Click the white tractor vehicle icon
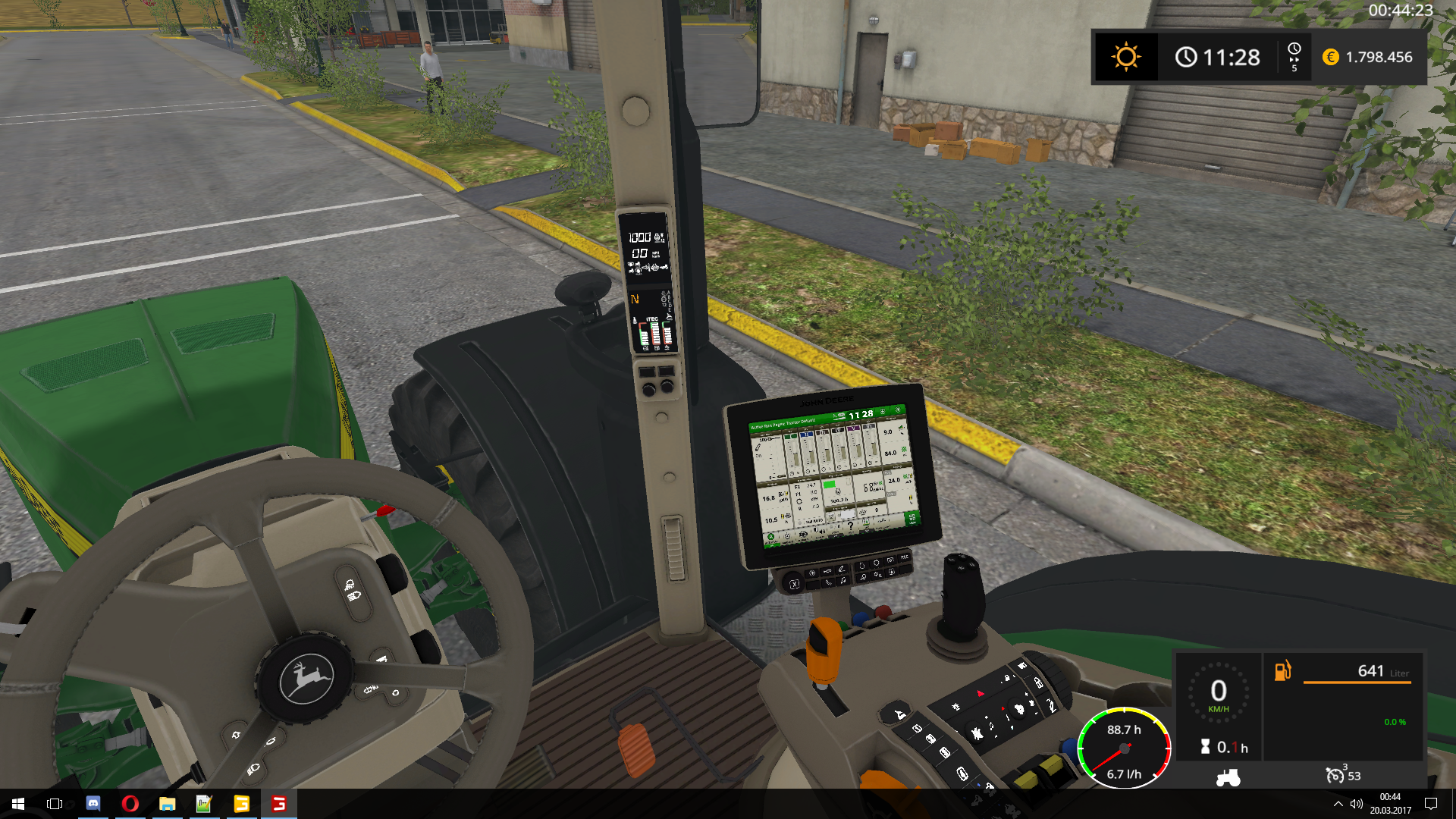Screen dimensions: 1456x819 (1228, 777)
